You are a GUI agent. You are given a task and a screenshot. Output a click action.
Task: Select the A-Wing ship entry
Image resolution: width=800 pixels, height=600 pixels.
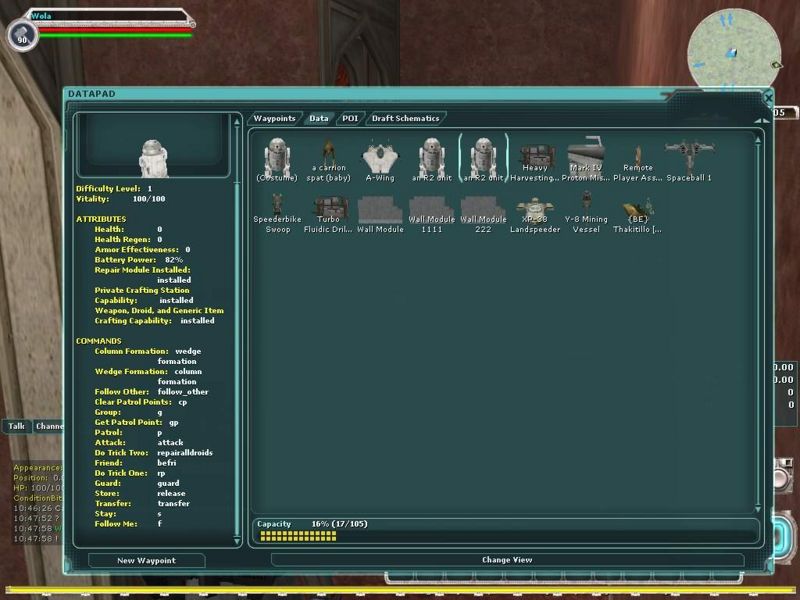(x=380, y=160)
